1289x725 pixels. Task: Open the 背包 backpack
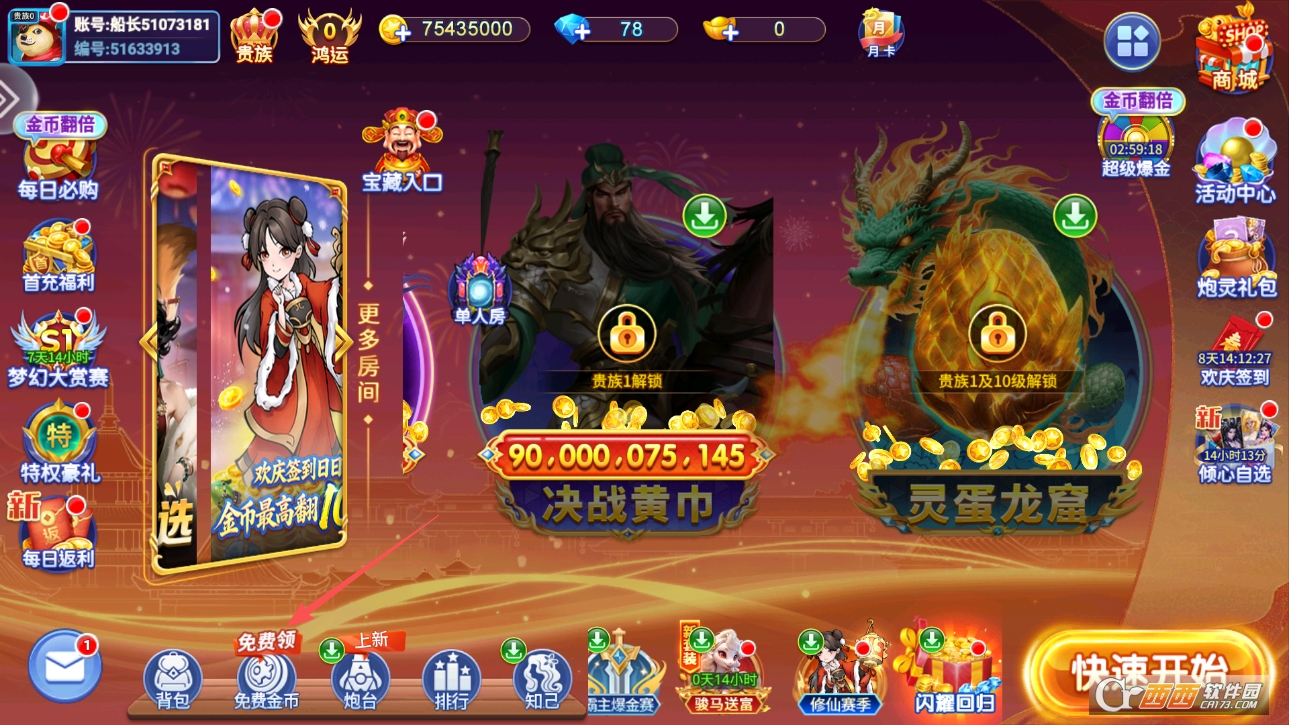point(173,679)
